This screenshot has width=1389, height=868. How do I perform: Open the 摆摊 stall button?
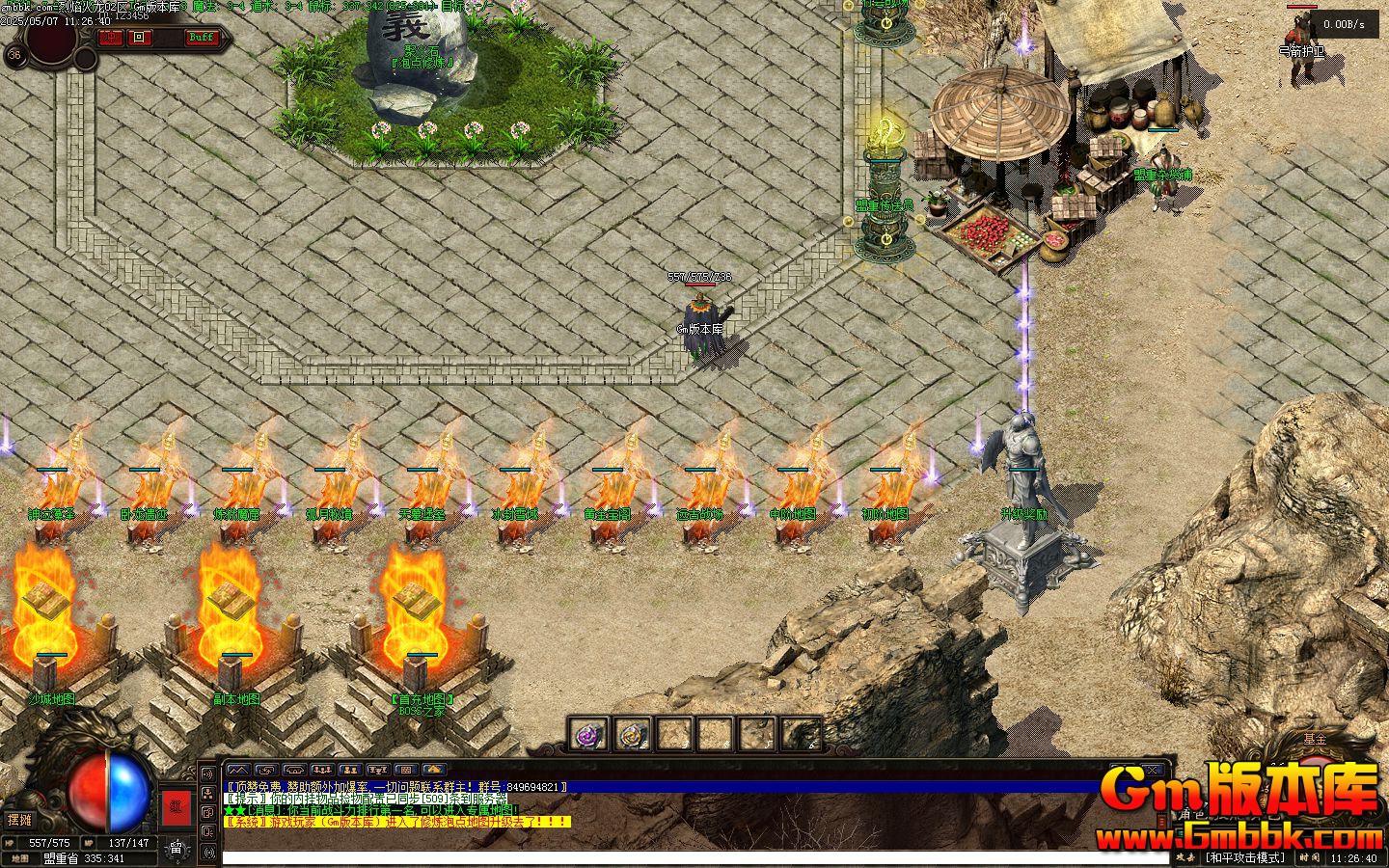tap(19, 820)
